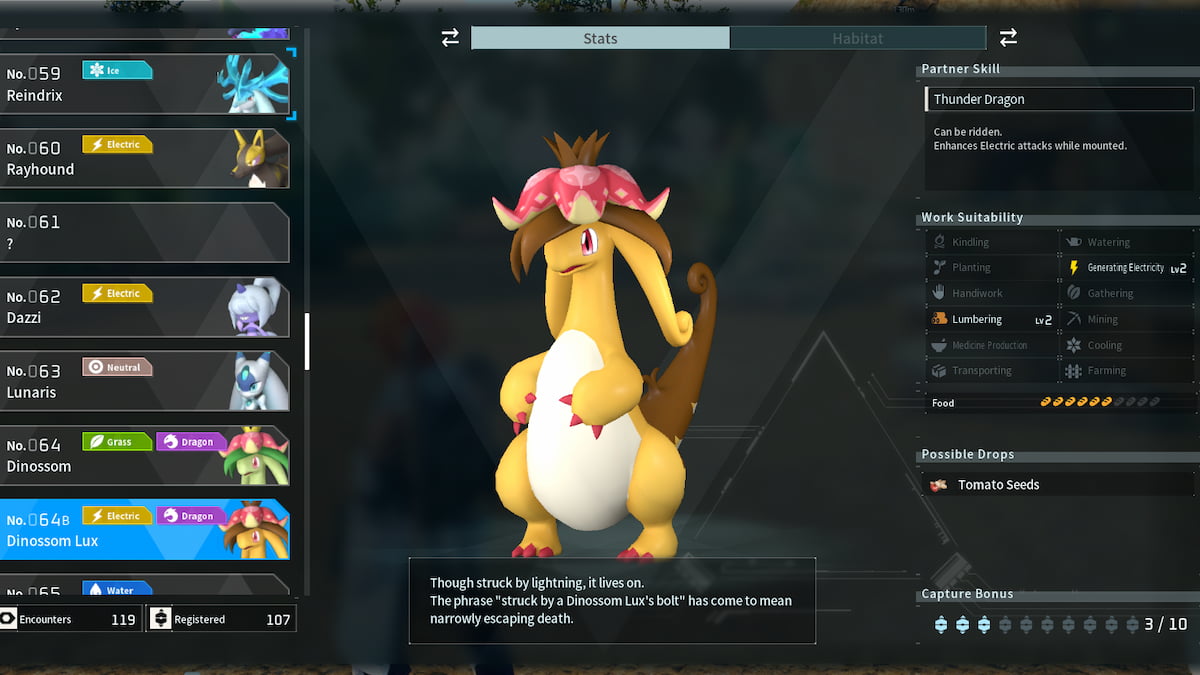Open the Reindrix entry No.059
This screenshot has height=675, width=1200.
(145, 84)
